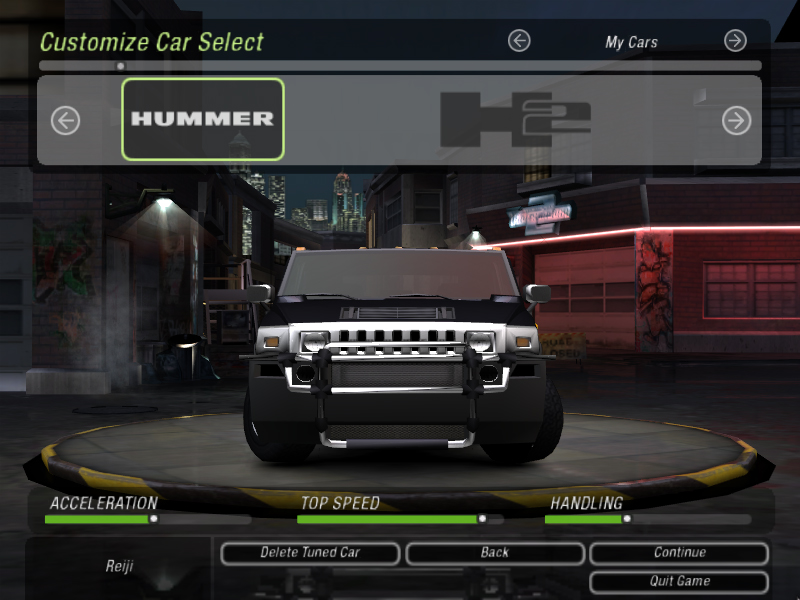Select the Hummer brand logo tile
Viewport: 800px width, 600px height.
coord(203,119)
